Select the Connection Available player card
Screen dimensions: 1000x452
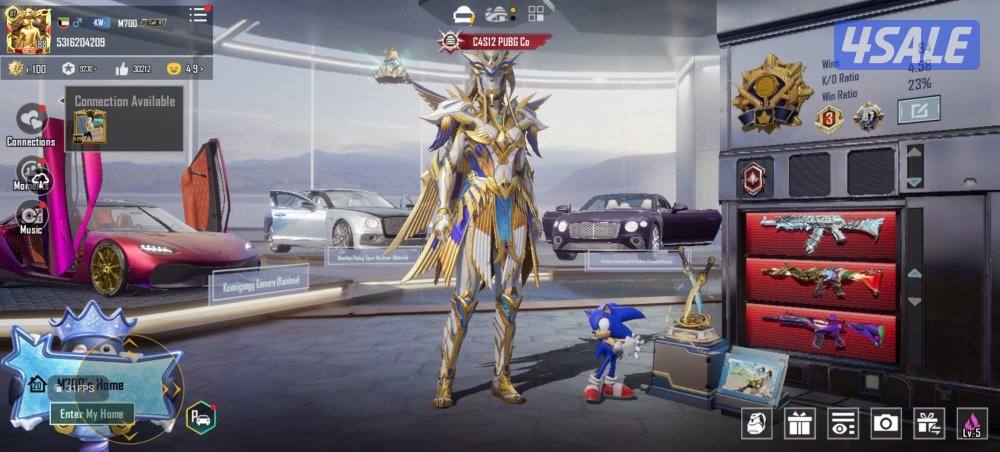click(x=89, y=127)
